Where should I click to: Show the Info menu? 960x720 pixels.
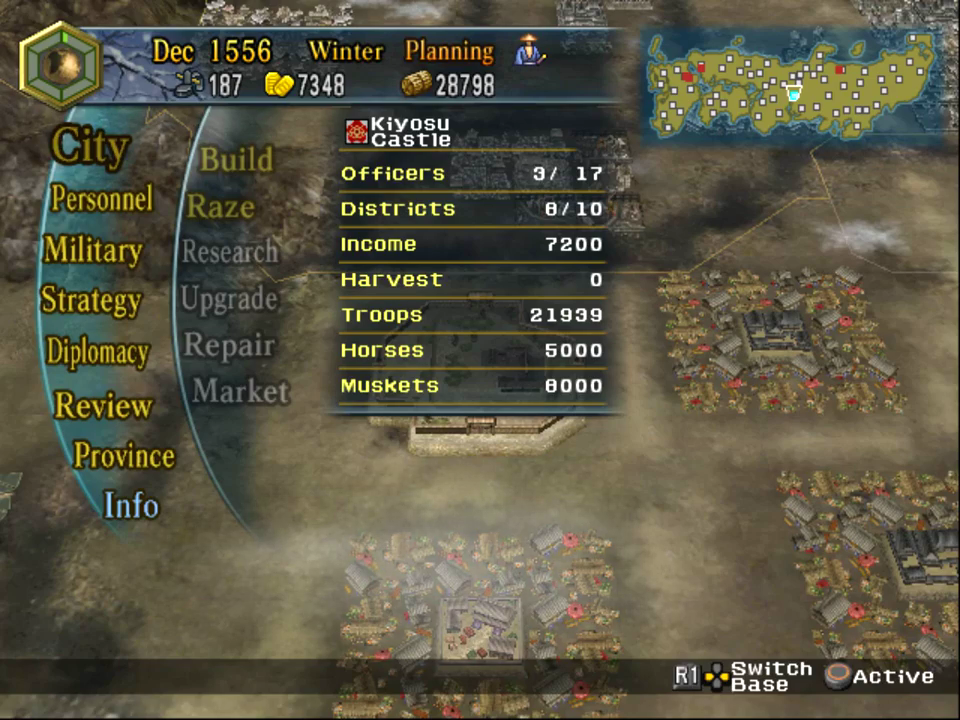tap(131, 505)
